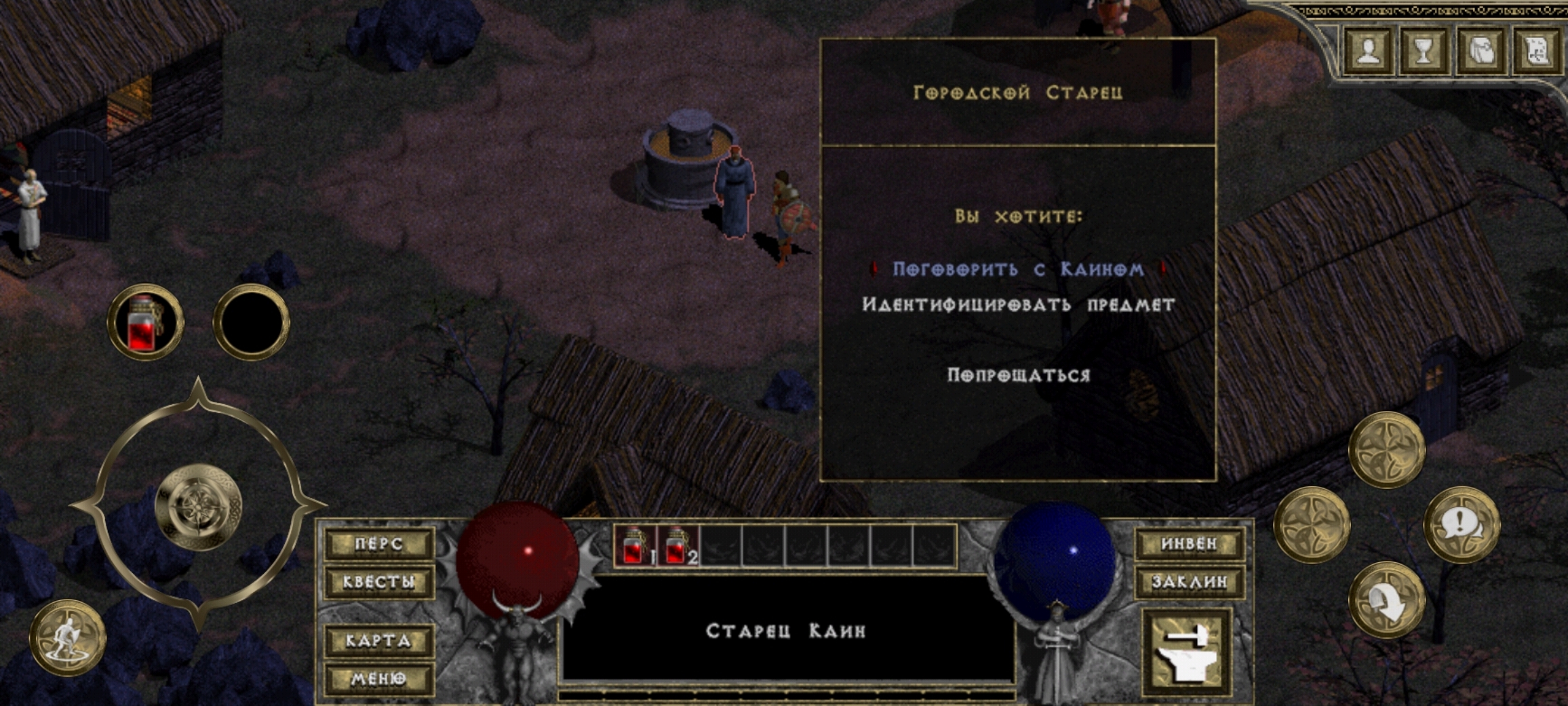Choose "Поговорить с Каином" dialogue option
The height and width of the screenshot is (706, 1568).
[1017, 269]
